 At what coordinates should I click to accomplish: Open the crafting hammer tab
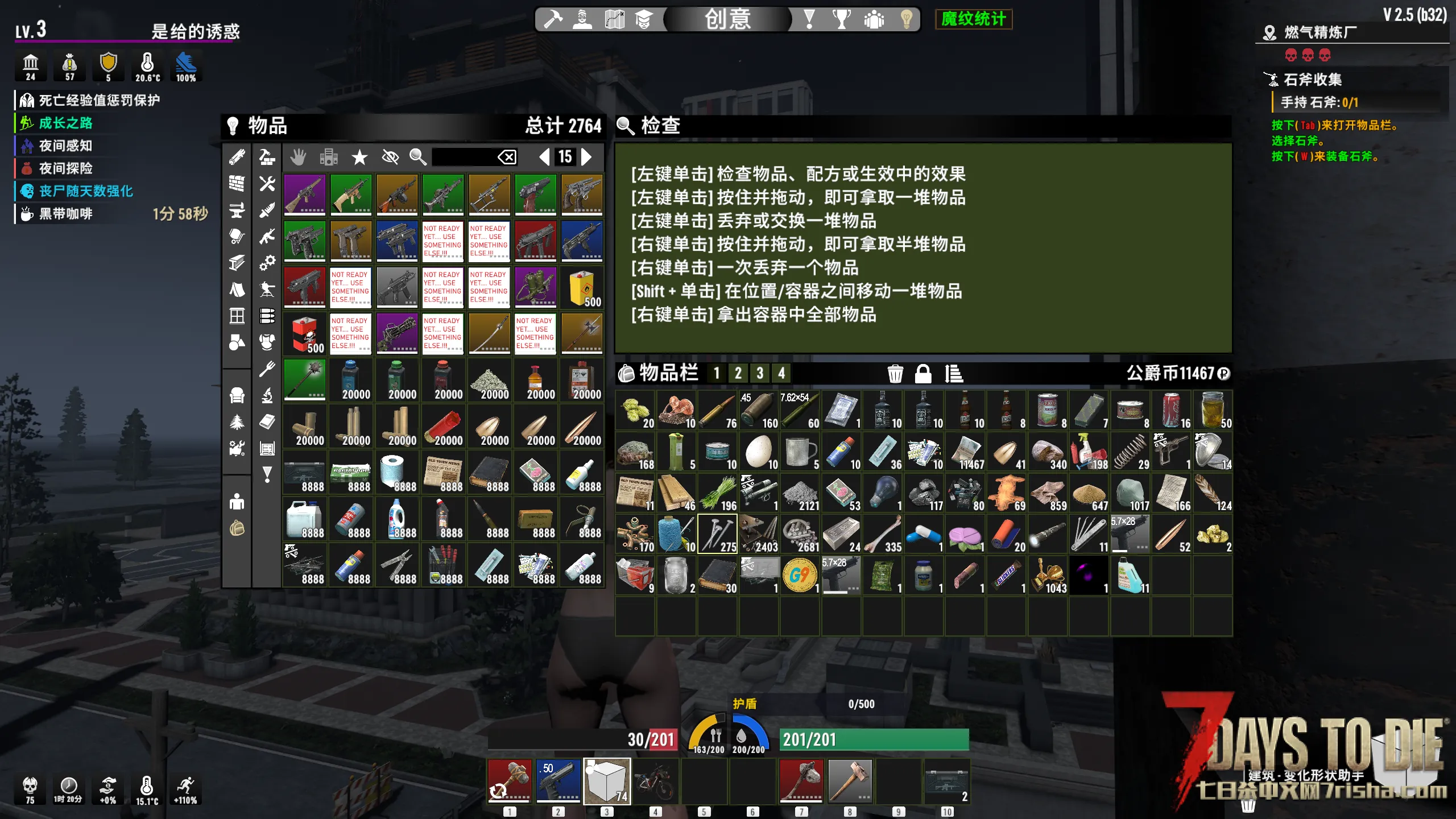point(553,19)
